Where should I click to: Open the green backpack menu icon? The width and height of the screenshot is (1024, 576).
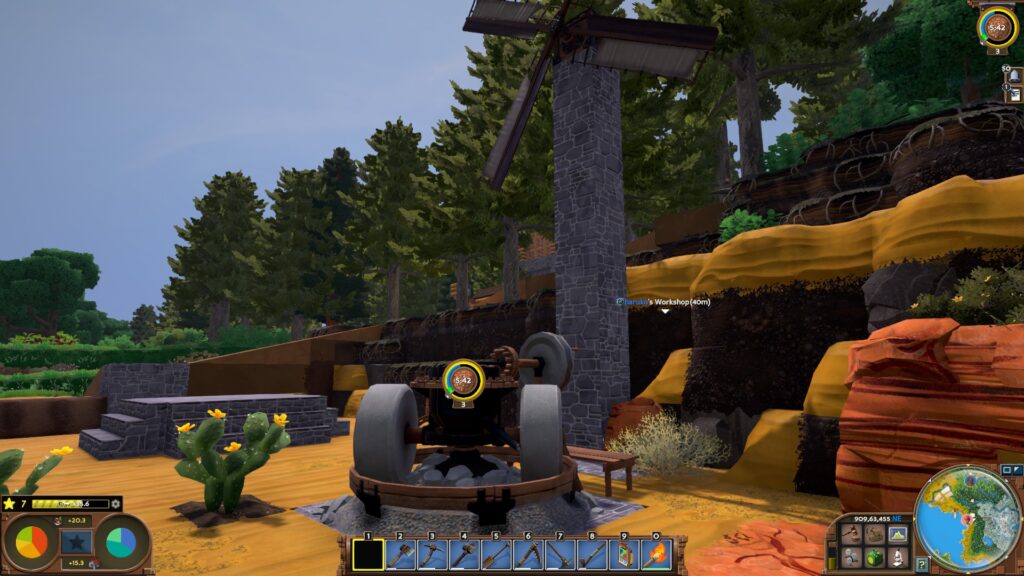pyautogui.click(x=874, y=556)
